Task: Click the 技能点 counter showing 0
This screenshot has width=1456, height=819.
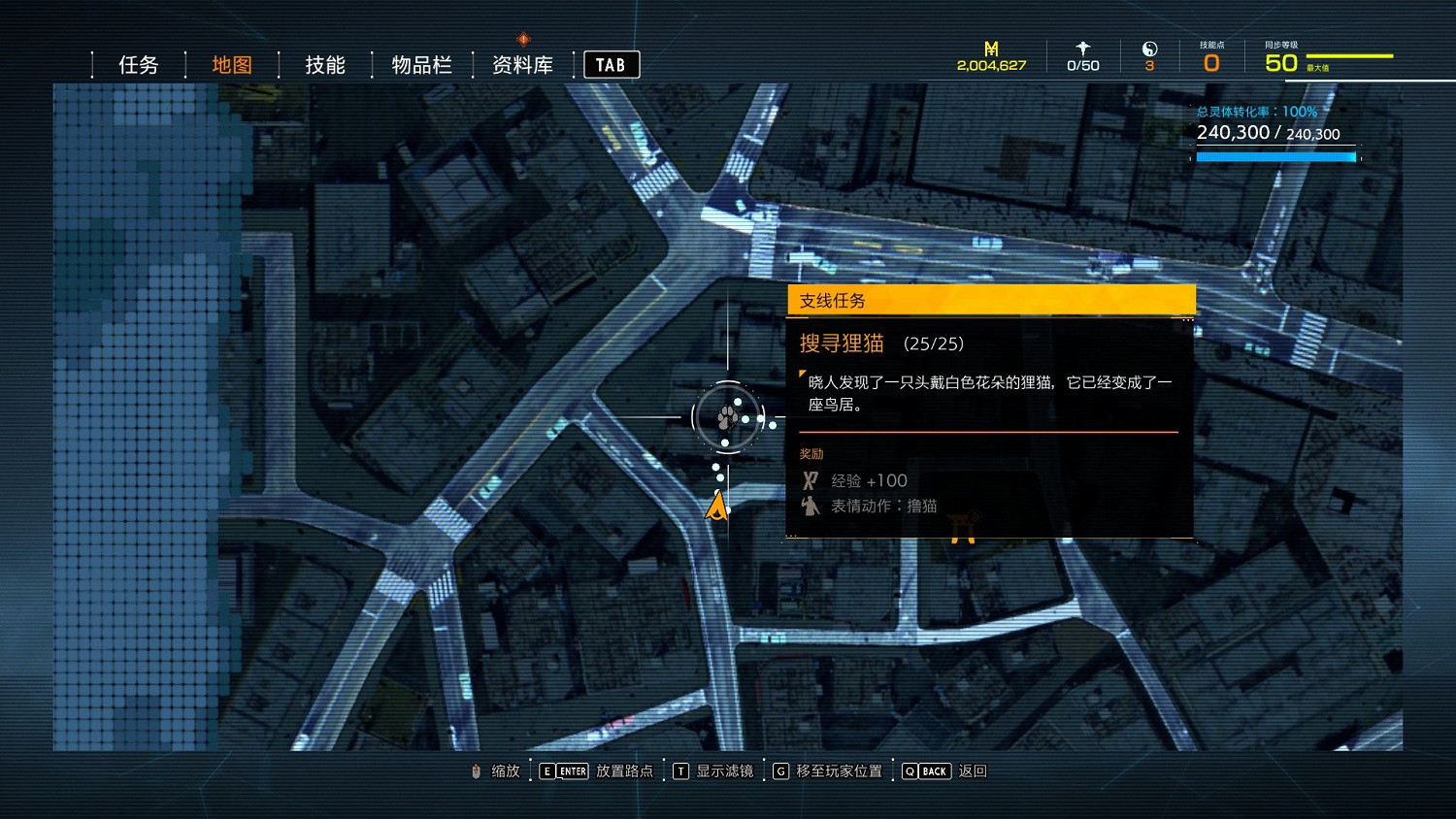Action: 1210,61
